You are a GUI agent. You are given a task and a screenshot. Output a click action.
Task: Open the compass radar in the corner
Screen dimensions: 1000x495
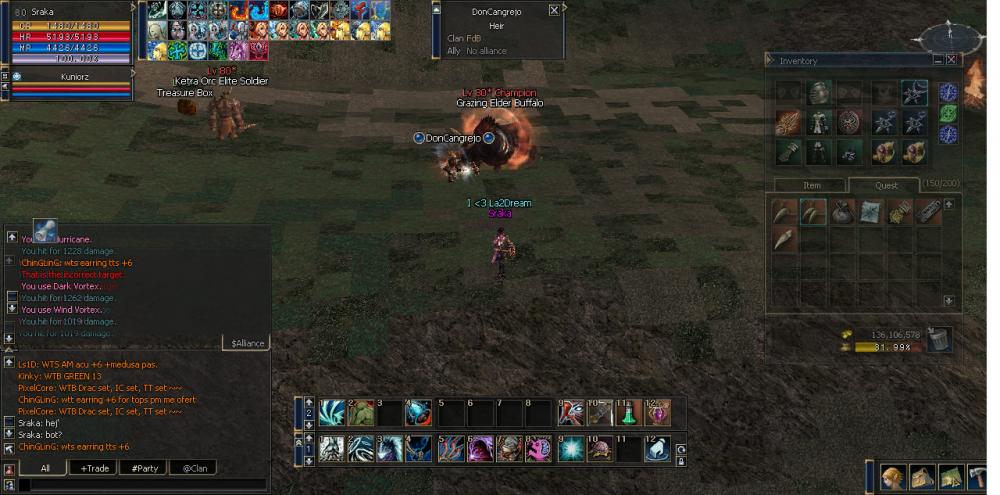click(943, 37)
